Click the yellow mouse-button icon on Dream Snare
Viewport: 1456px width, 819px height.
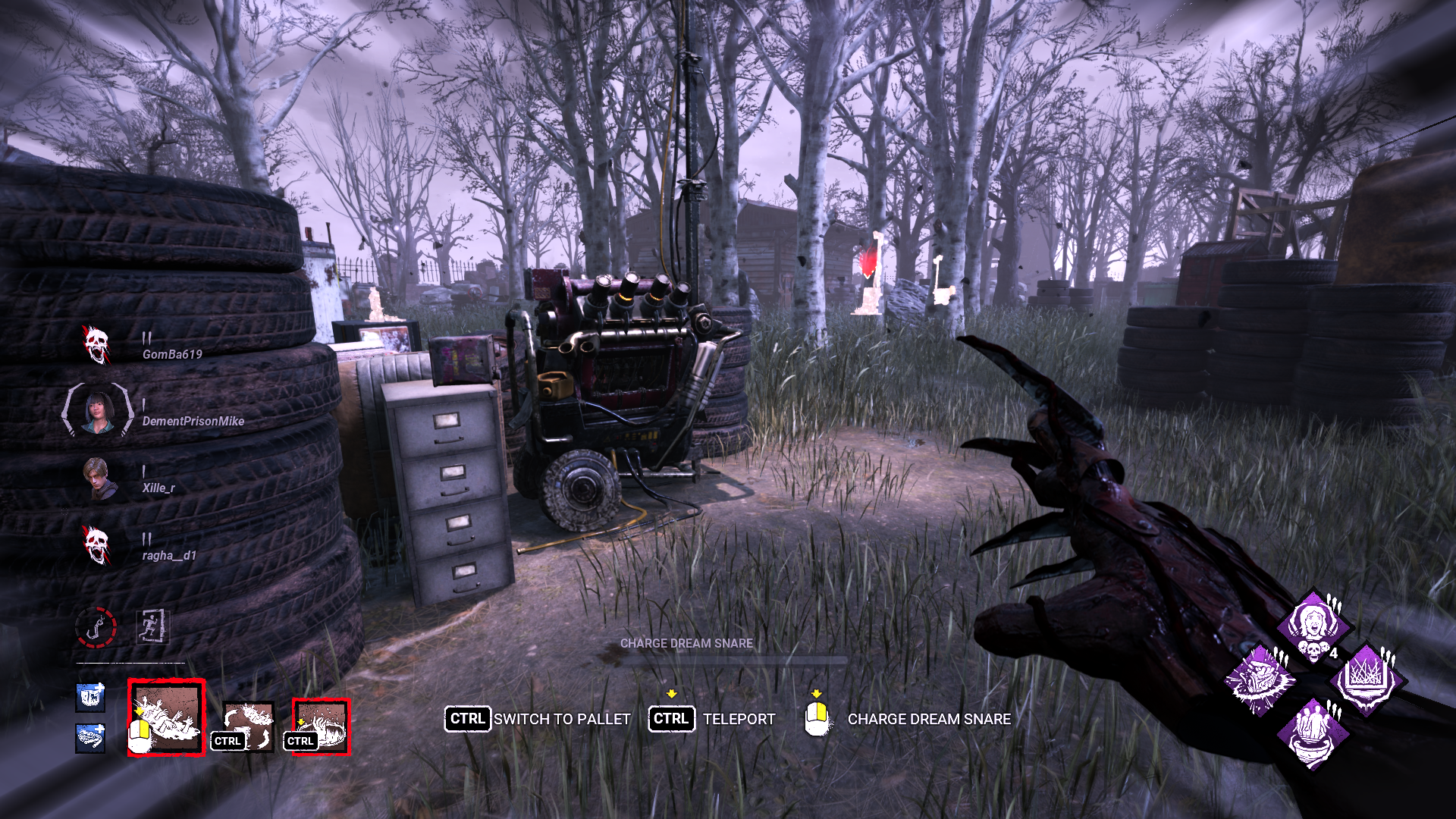tap(817, 717)
